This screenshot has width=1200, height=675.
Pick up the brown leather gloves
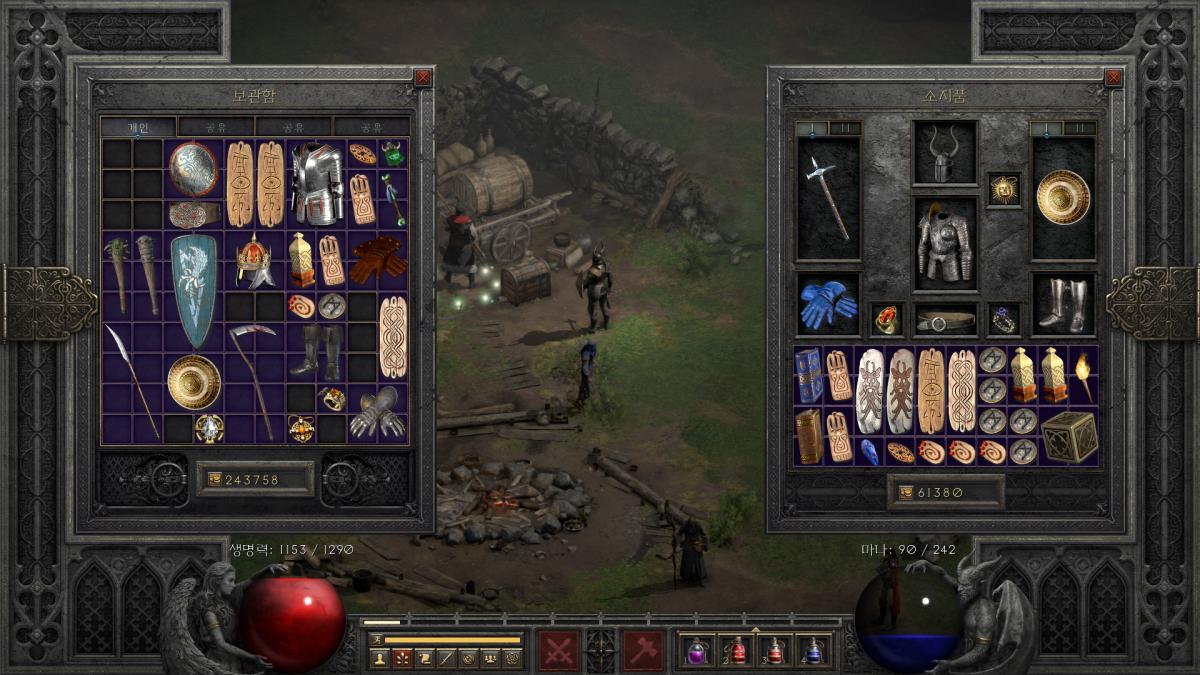[378, 259]
